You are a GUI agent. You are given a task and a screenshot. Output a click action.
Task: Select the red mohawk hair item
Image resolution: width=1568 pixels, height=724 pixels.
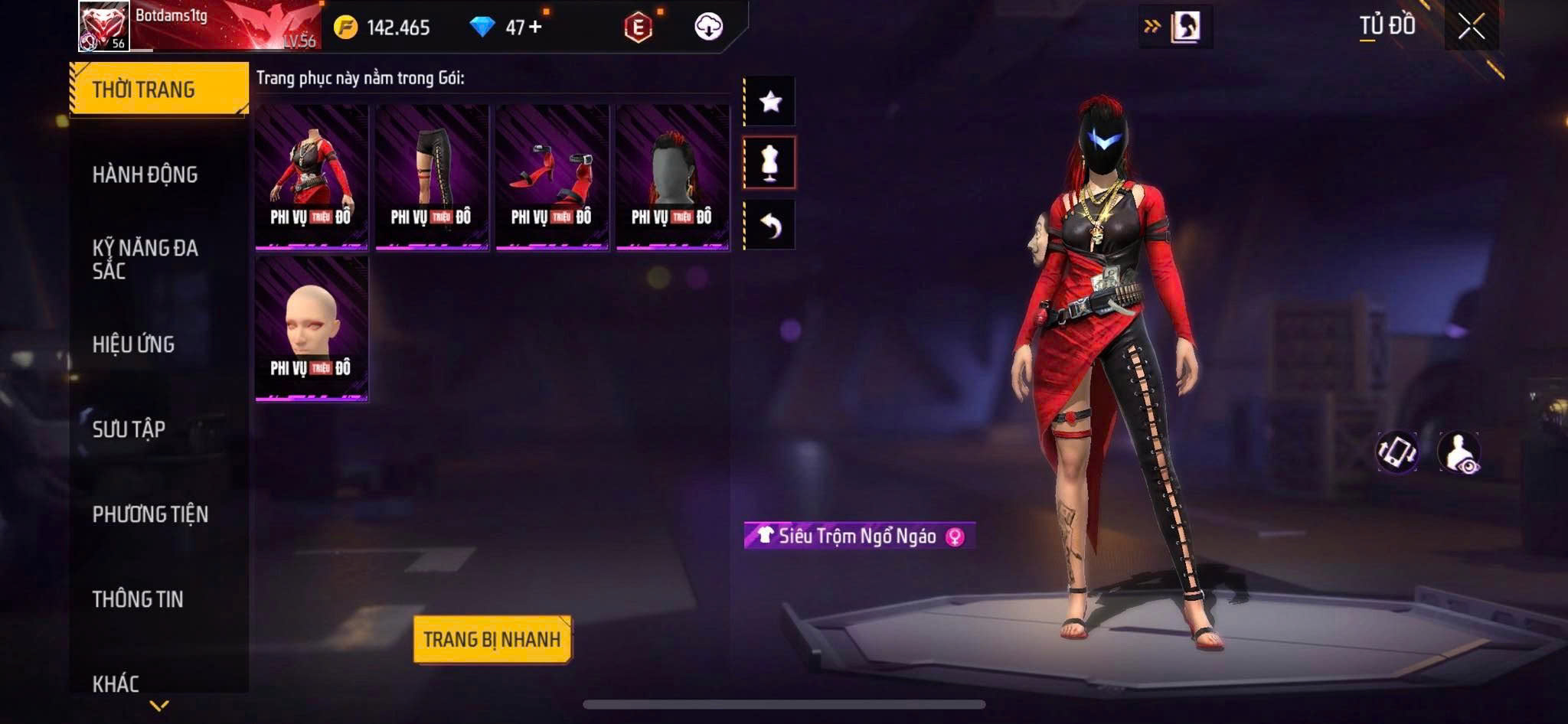(672, 177)
